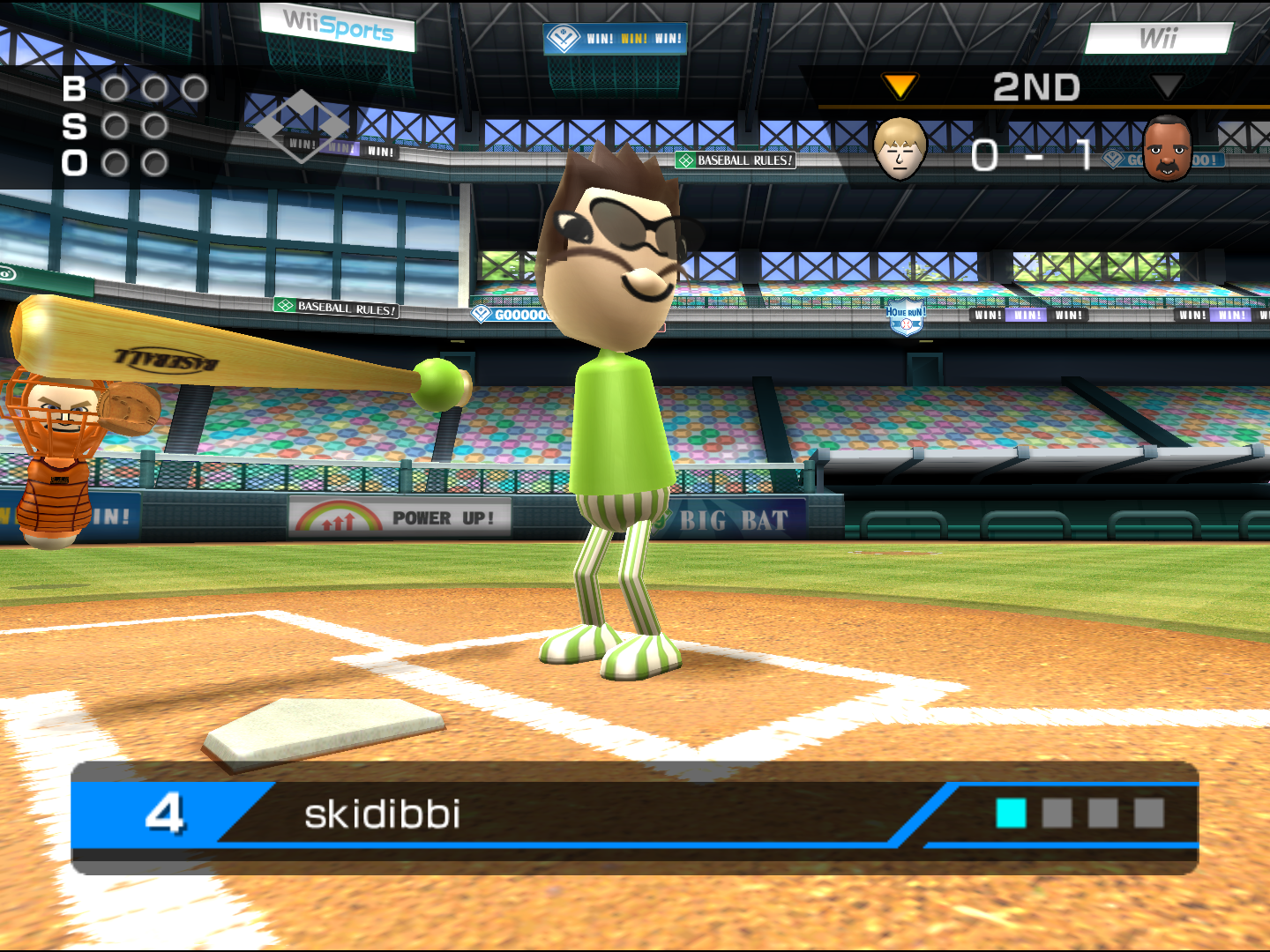The image size is (1270, 952).
Task: Click the mustached Mii team portrait
Action: tap(1167, 148)
